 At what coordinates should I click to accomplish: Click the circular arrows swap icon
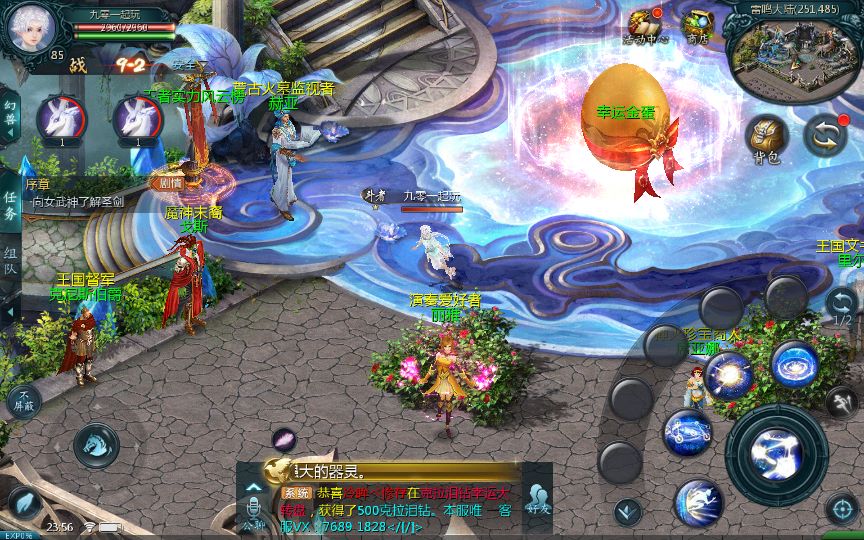[x=825, y=135]
